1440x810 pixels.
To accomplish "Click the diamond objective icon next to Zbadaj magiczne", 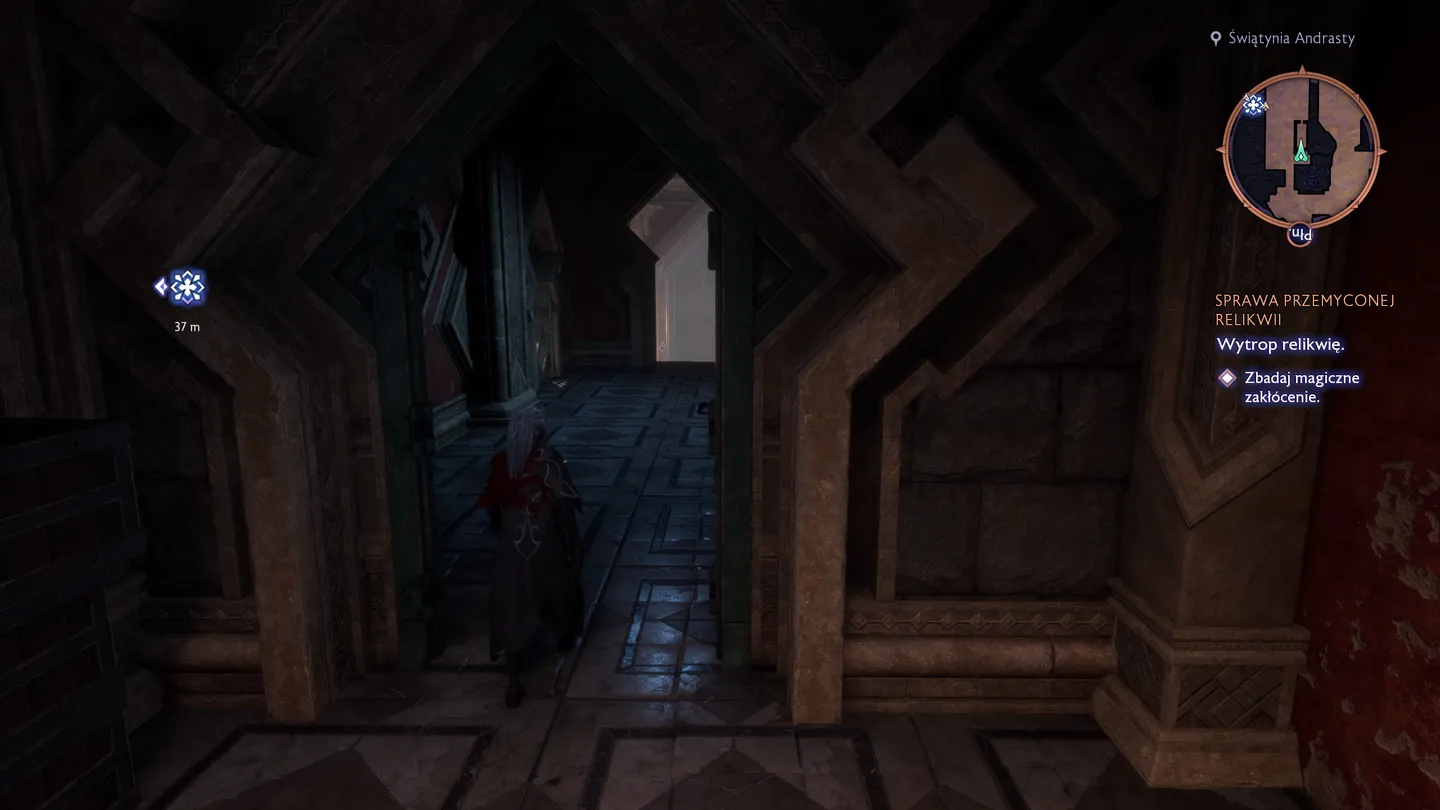I will 1227,377.
